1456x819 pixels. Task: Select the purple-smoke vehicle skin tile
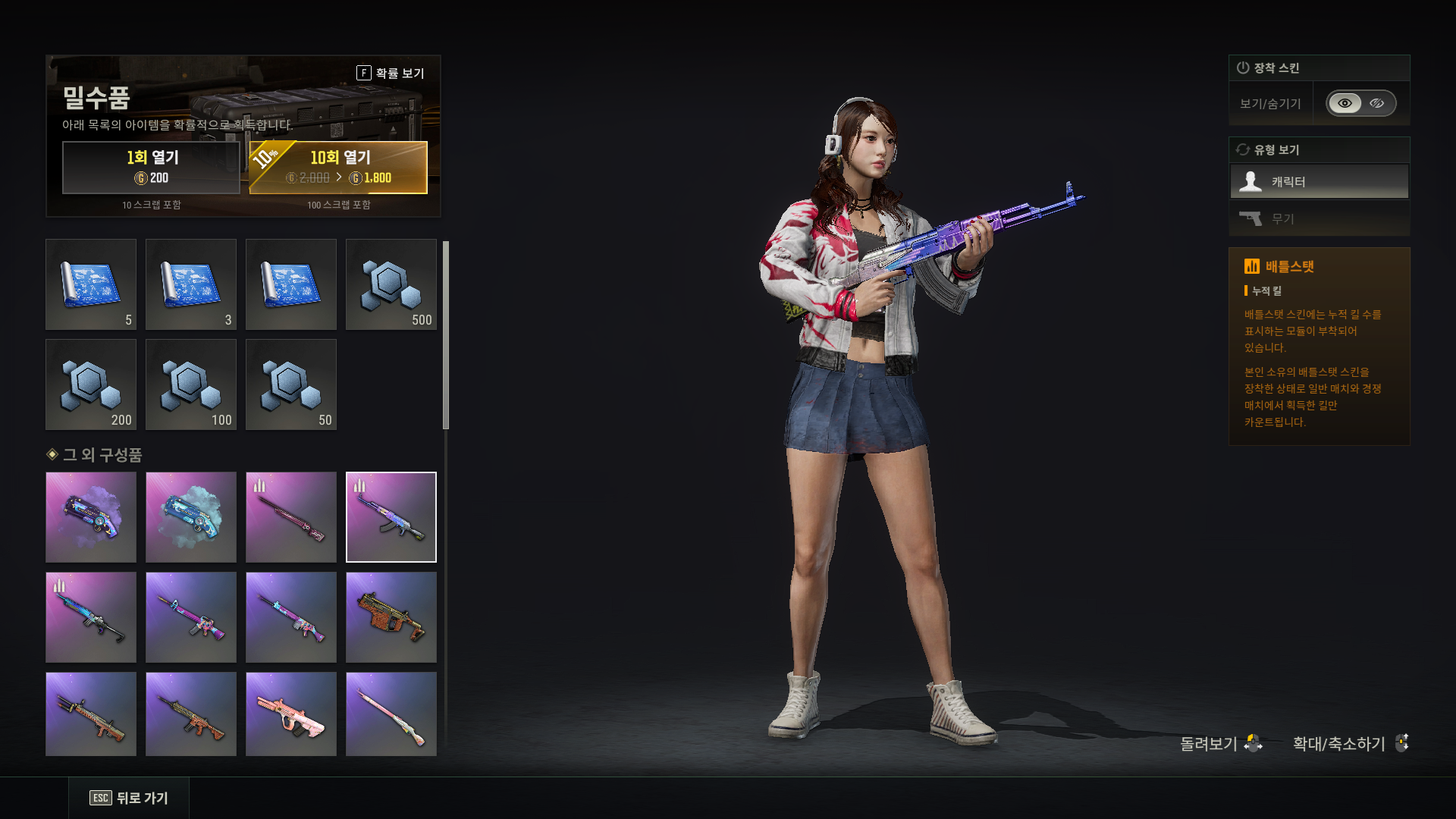tap(91, 517)
